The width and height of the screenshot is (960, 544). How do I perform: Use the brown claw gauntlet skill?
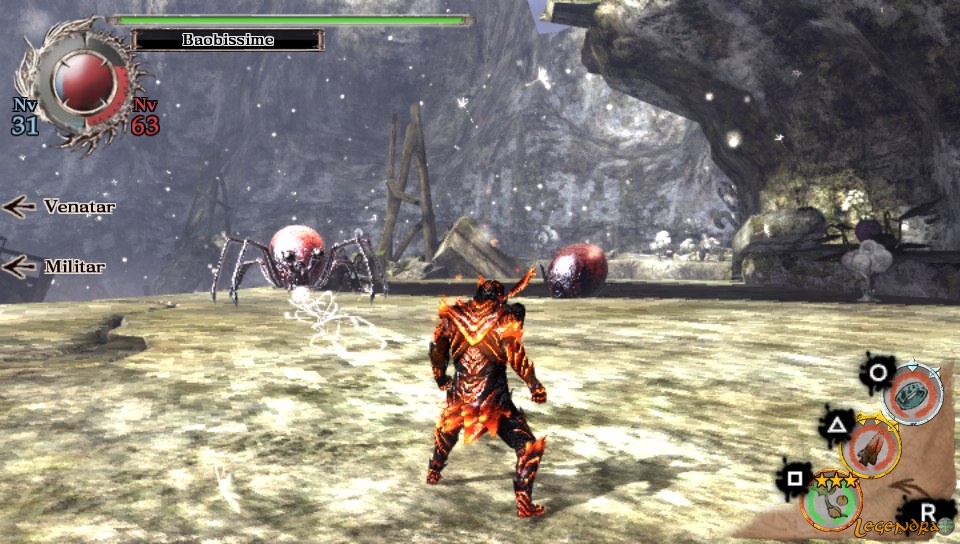click(870, 446)
